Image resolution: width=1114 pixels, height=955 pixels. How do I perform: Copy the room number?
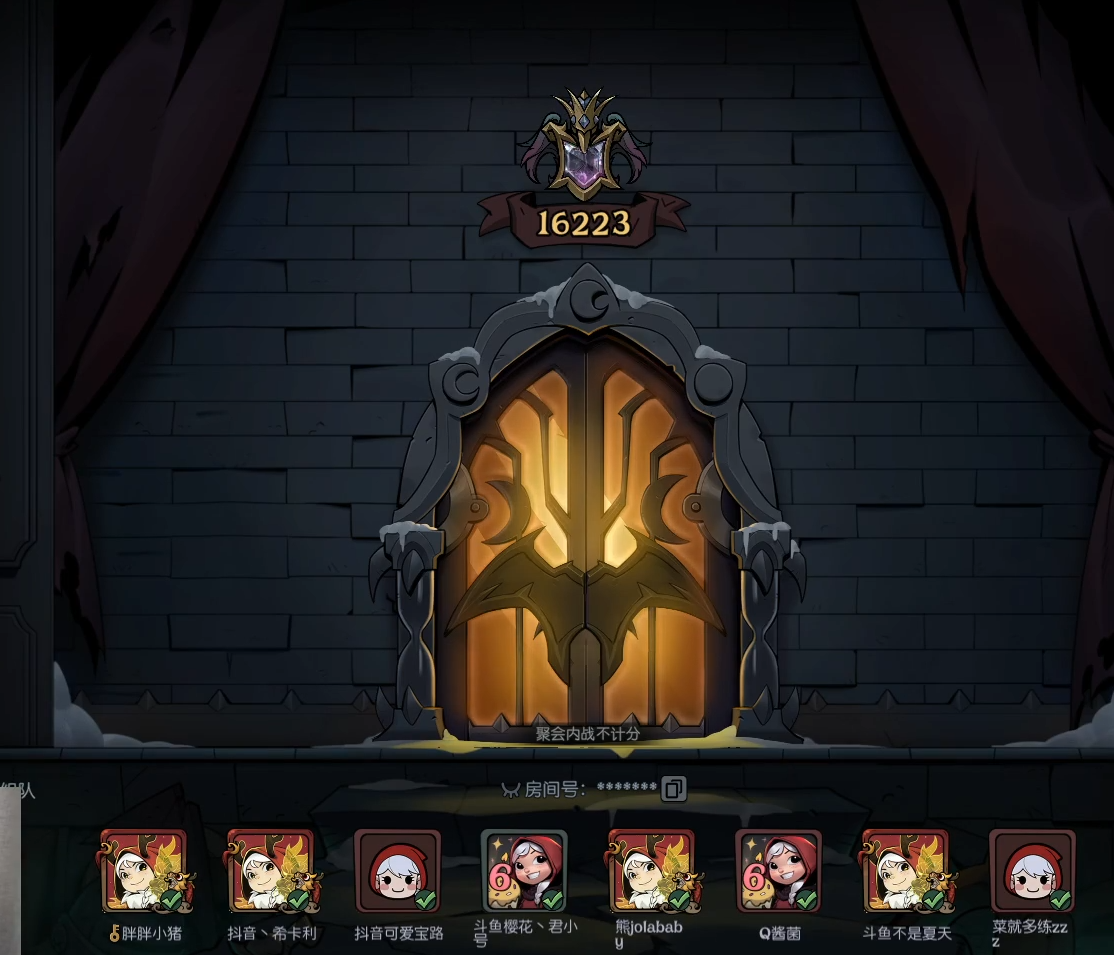coord(674,789)
